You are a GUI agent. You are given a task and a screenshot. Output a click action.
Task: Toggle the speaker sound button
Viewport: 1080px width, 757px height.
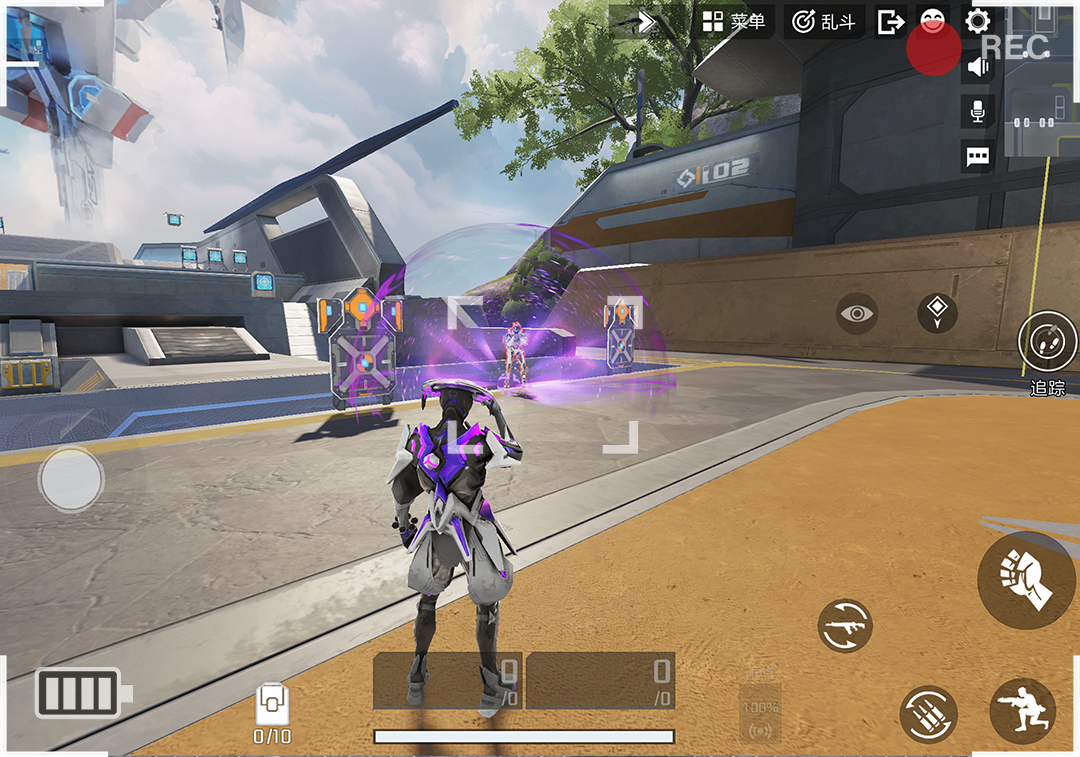click(977, 67)
